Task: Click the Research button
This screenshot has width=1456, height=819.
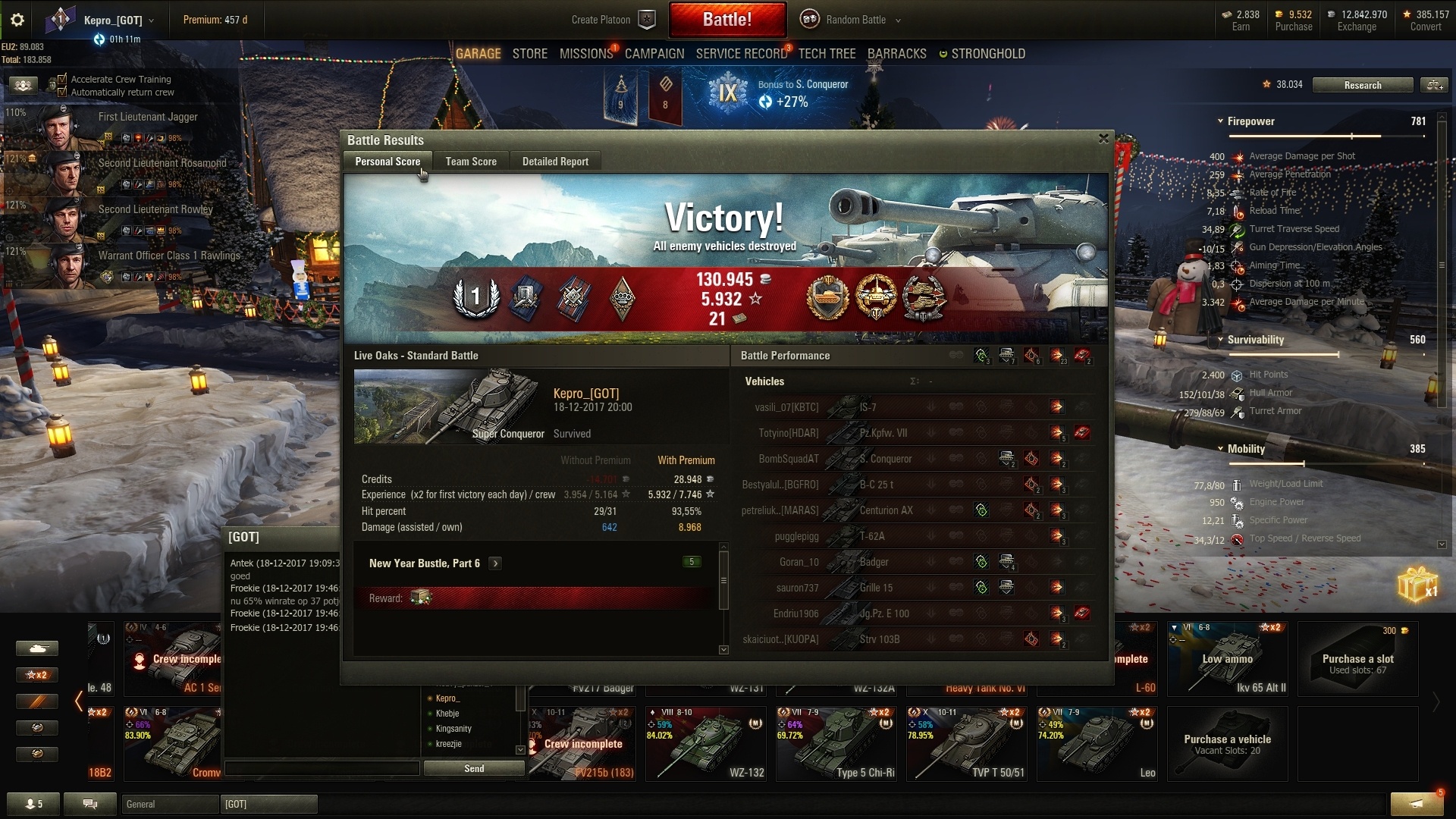Action: [1362, 85]
